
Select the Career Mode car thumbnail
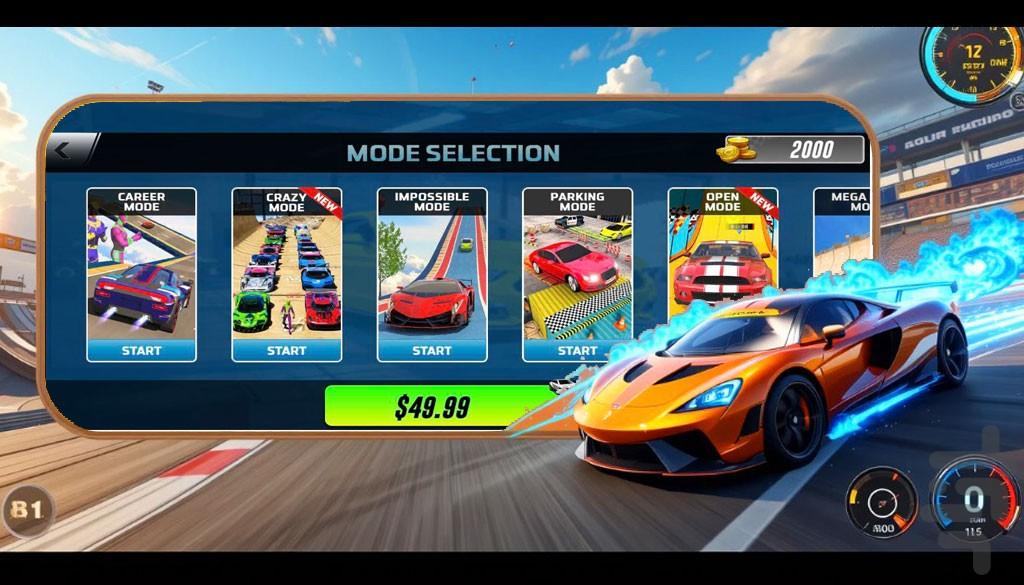(141, 275)
